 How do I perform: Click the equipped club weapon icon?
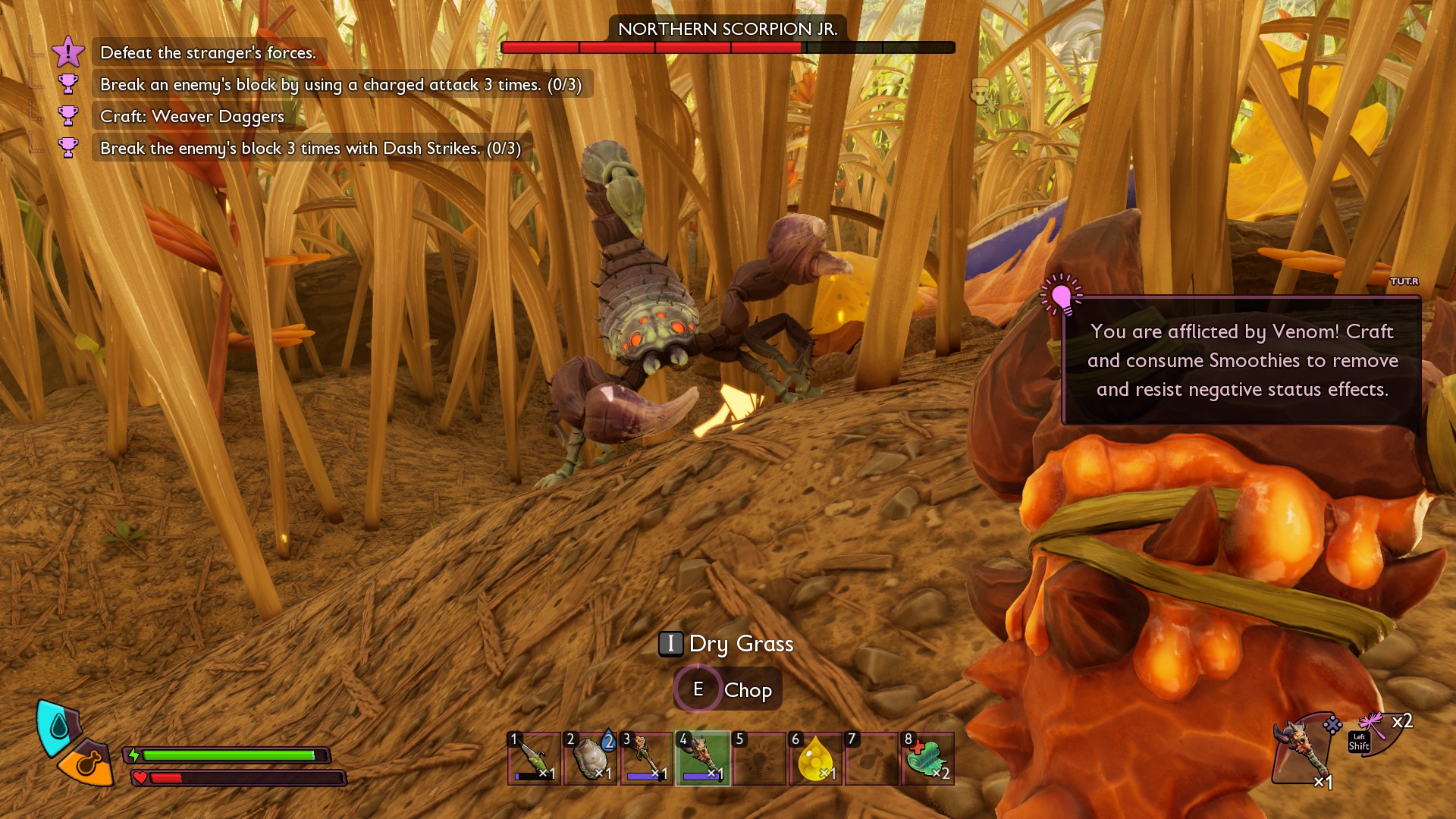[1303, 751]
